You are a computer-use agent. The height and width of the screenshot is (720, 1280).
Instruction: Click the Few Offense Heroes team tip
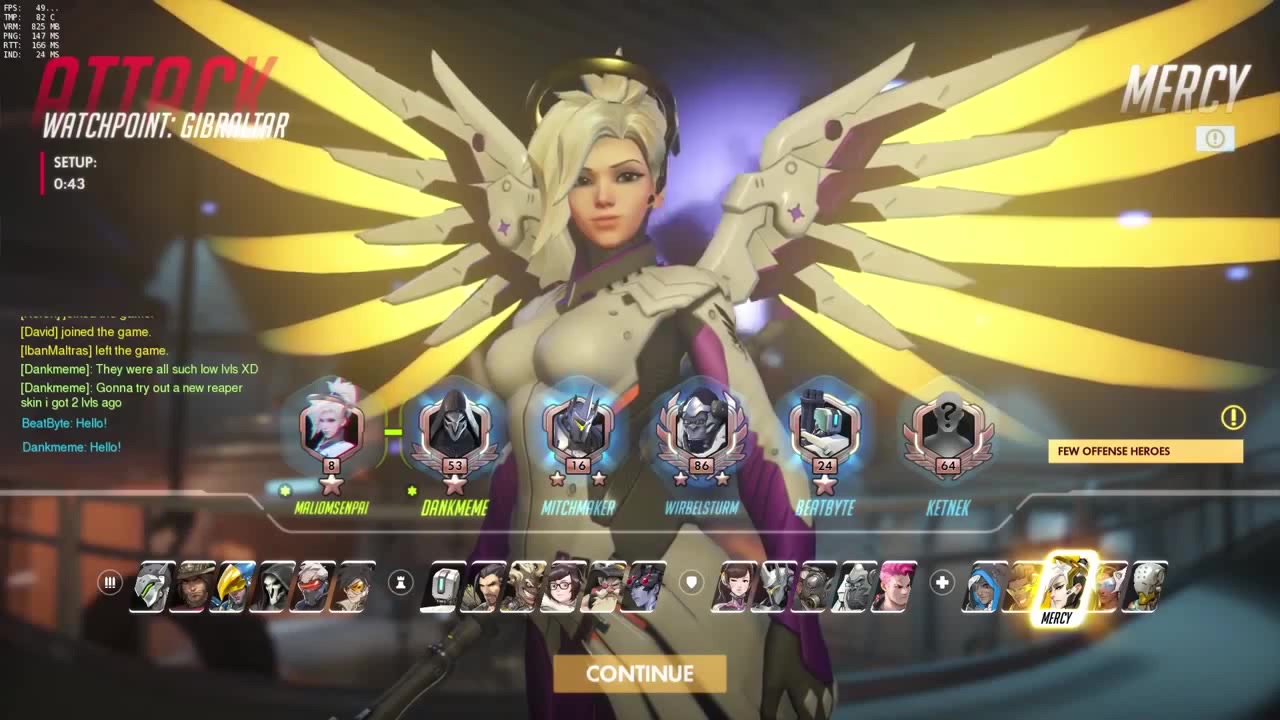1145,451
